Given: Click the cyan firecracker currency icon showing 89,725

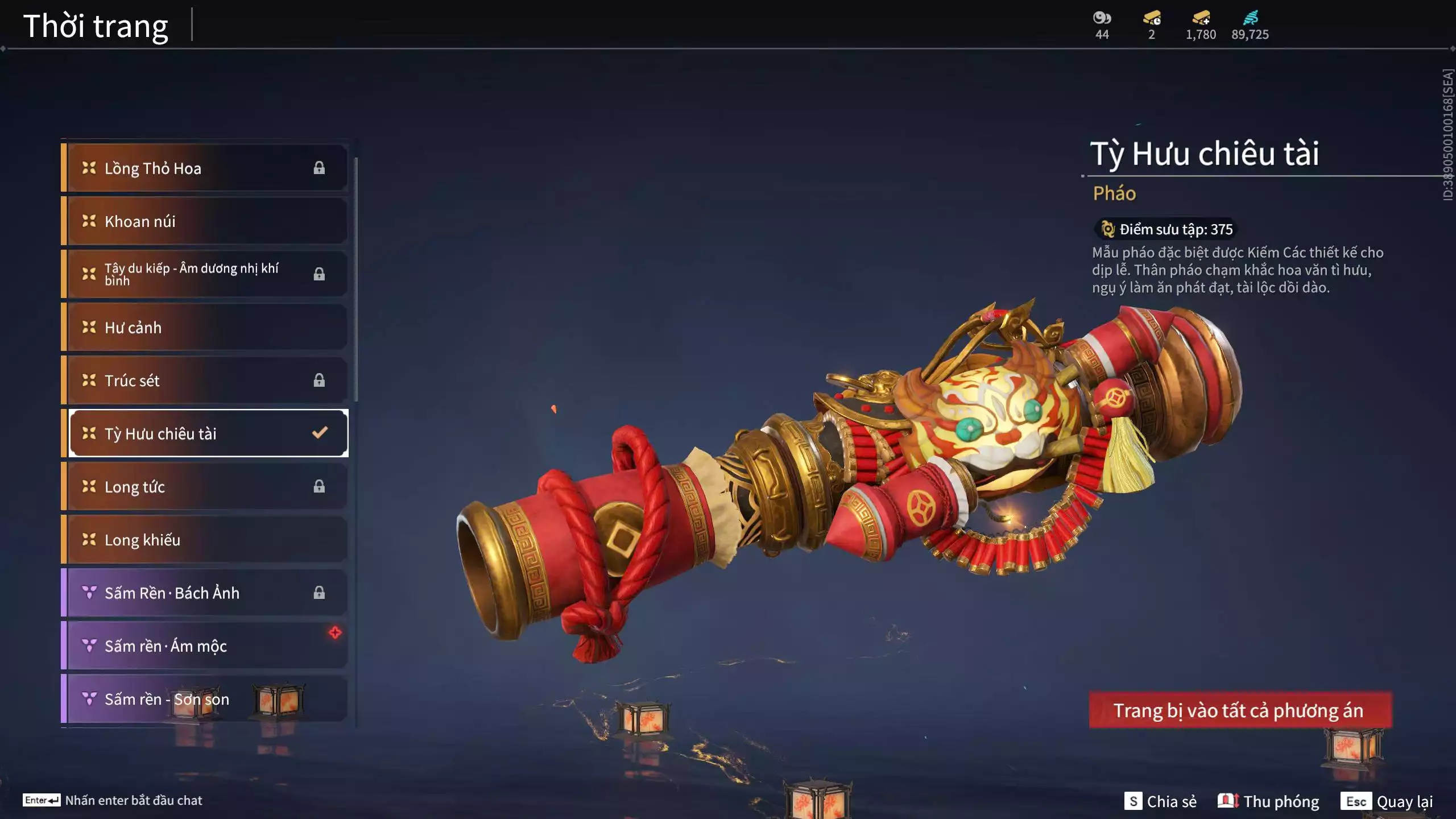Looking at the screenshot, I should click(x=1254, y=19).
